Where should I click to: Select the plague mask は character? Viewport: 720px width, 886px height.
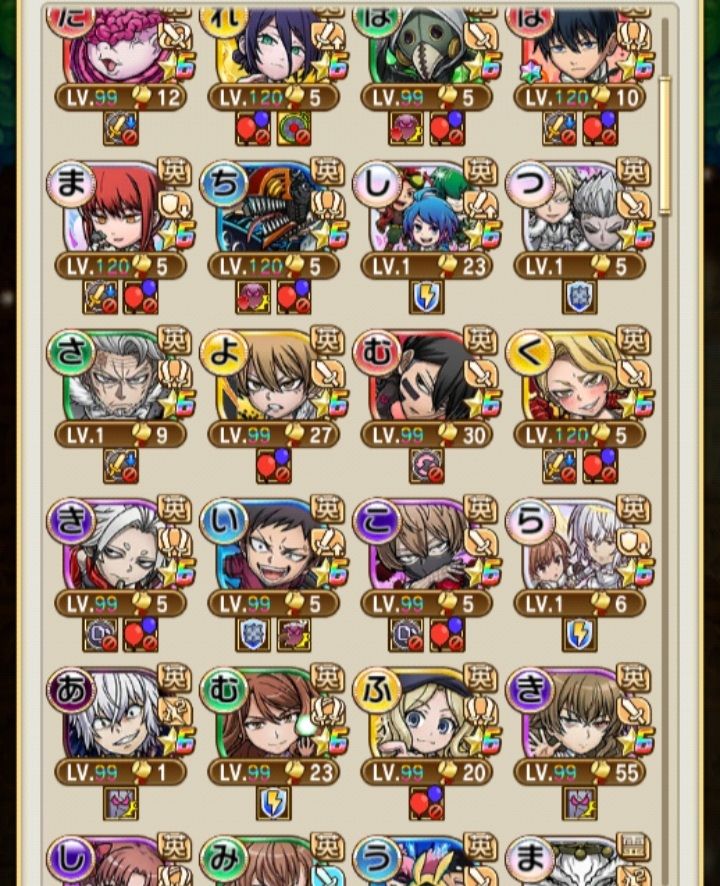tap(426, 45)
